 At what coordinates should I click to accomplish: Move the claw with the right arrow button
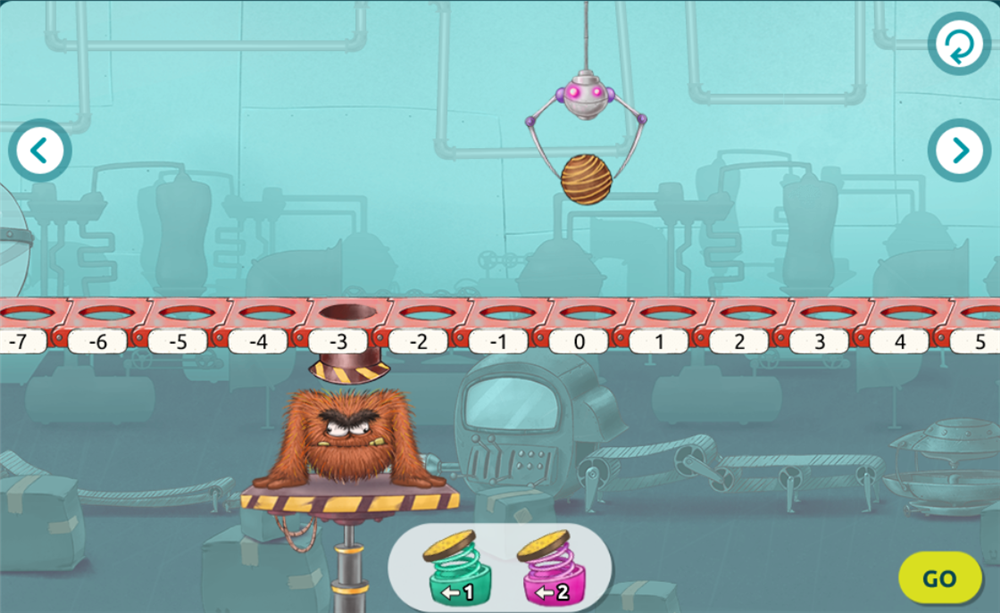[x=958, y=150]
